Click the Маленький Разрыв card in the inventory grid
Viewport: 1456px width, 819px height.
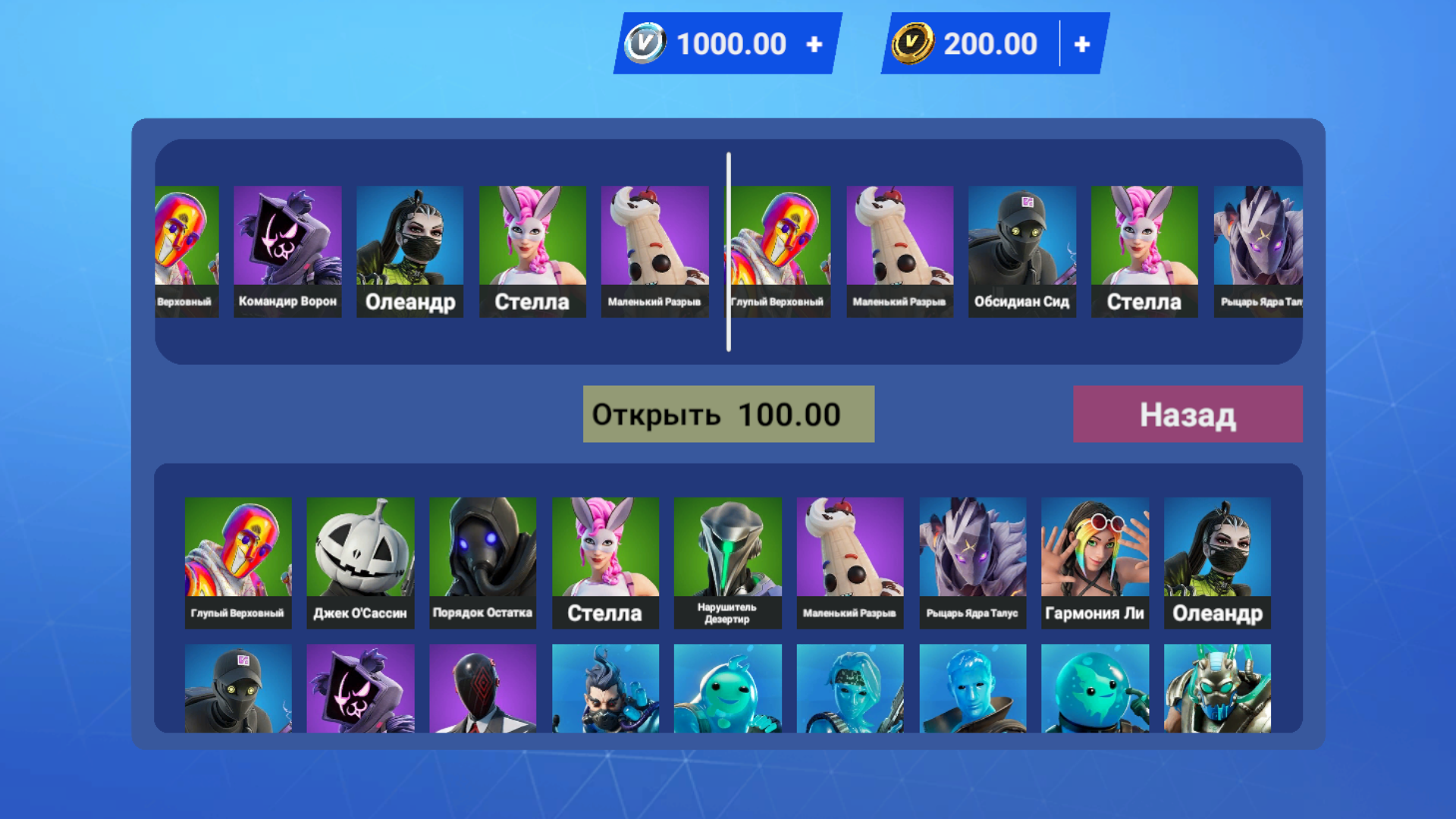850,561
